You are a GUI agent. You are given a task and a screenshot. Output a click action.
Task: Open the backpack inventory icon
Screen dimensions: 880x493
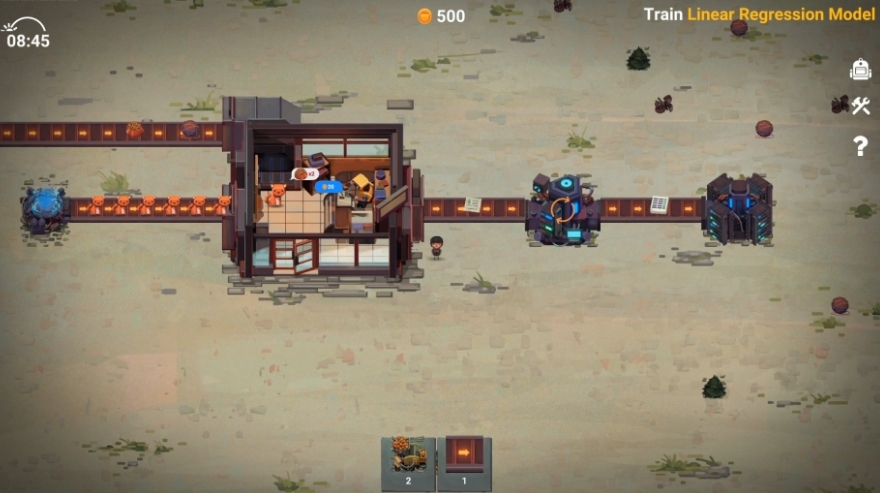860,69
